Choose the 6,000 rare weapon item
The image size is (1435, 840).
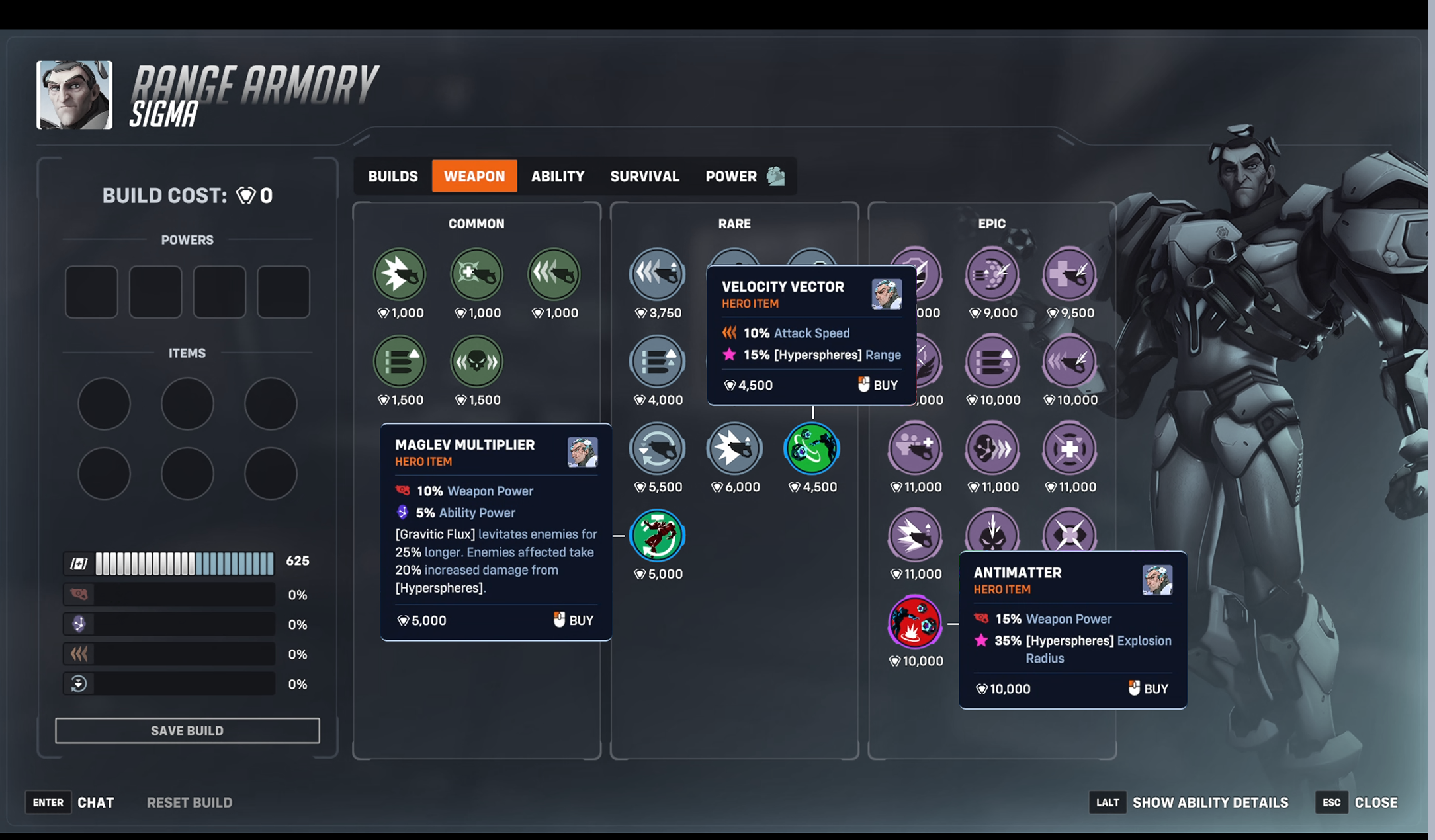734,449
